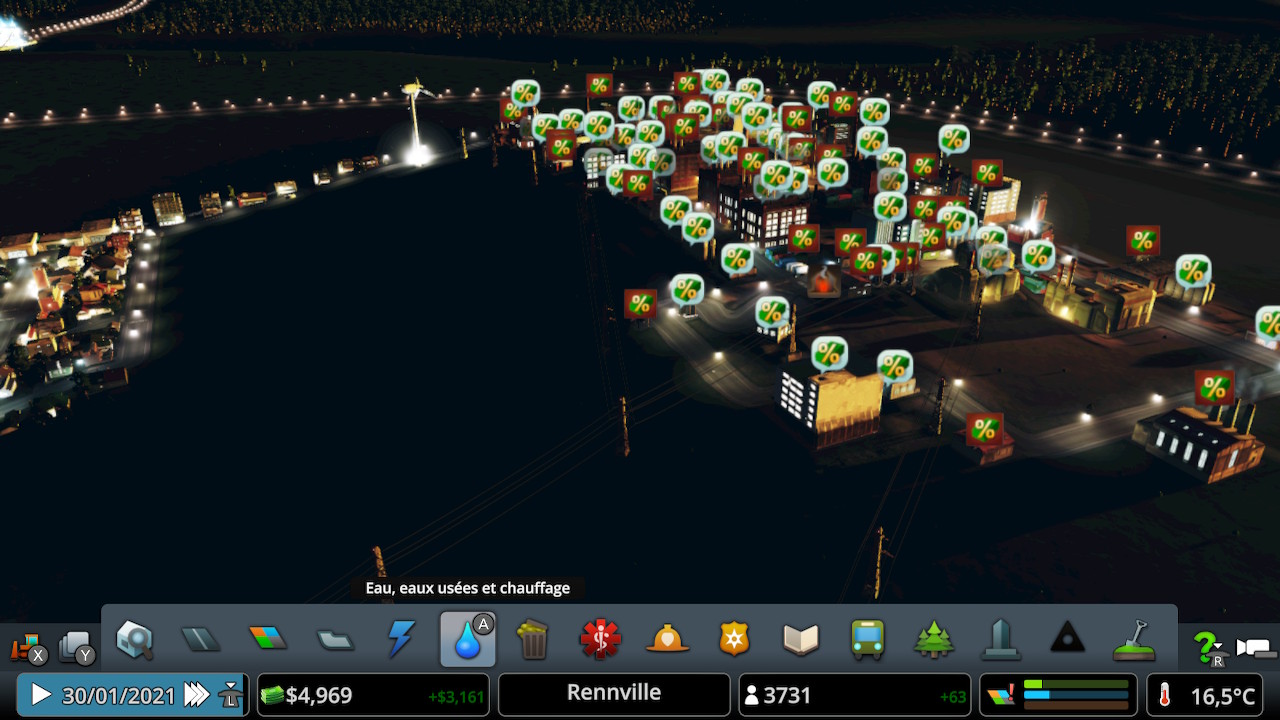Open the Education book menu
Viewport: 1280px width, 720px height.
tap(801, 639)
